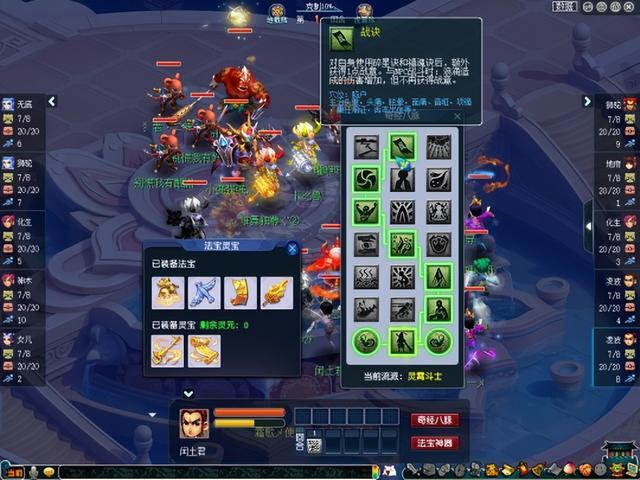Click the 法宝神器 button

[x=435, y=442]
